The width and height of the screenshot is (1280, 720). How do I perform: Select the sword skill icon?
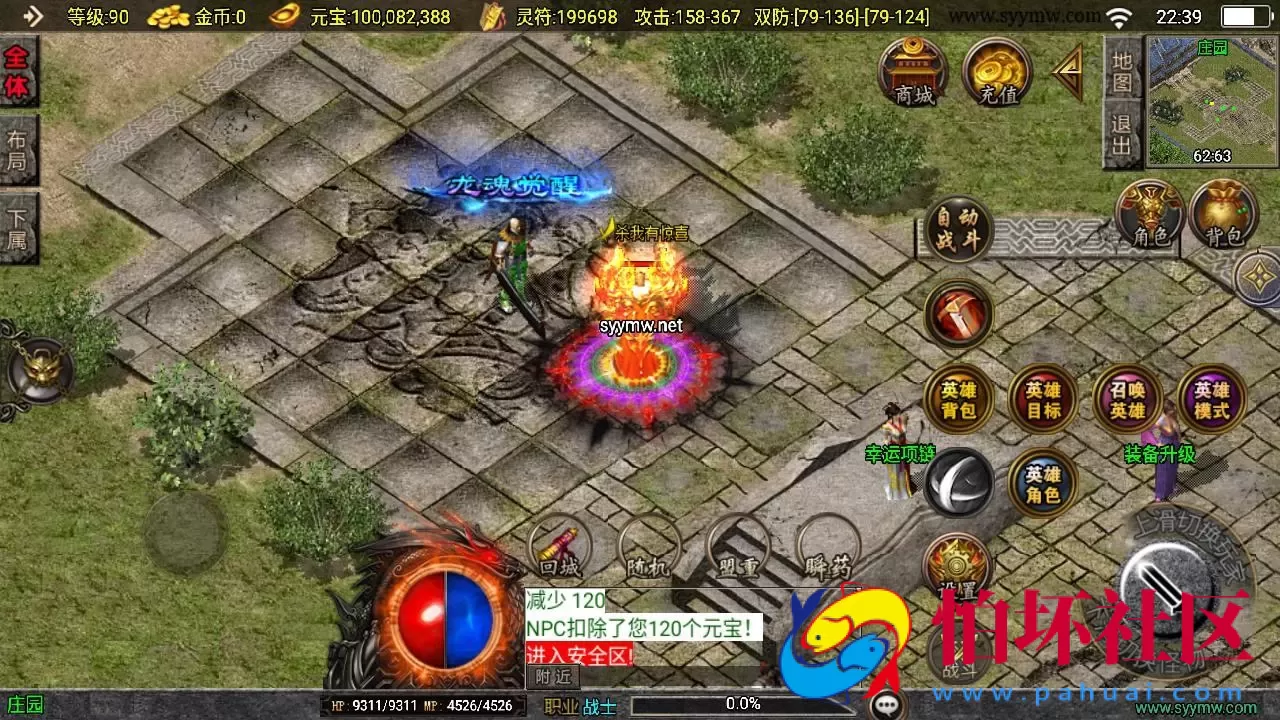click(x=958, y=315)
